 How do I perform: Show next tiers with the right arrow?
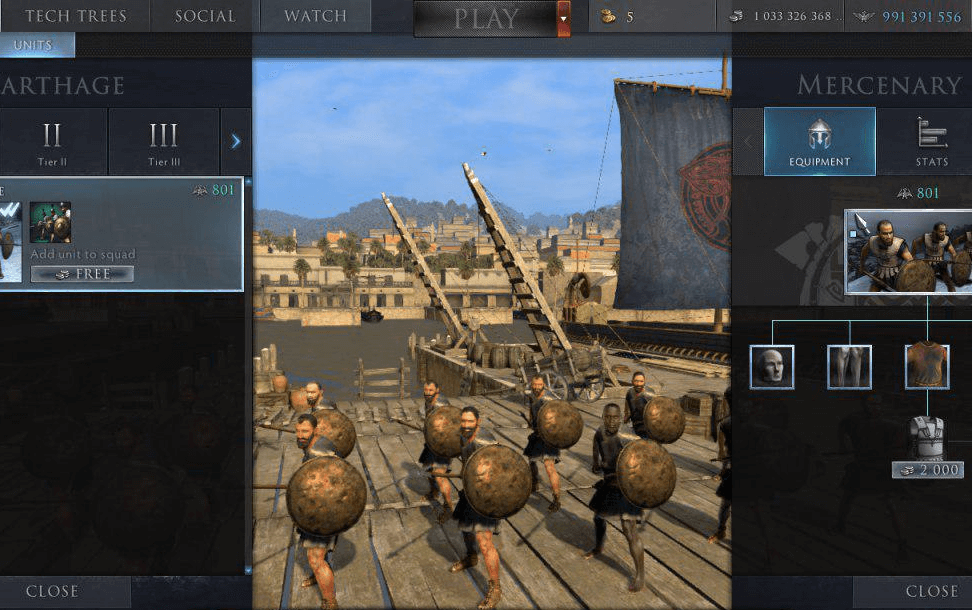236,142
